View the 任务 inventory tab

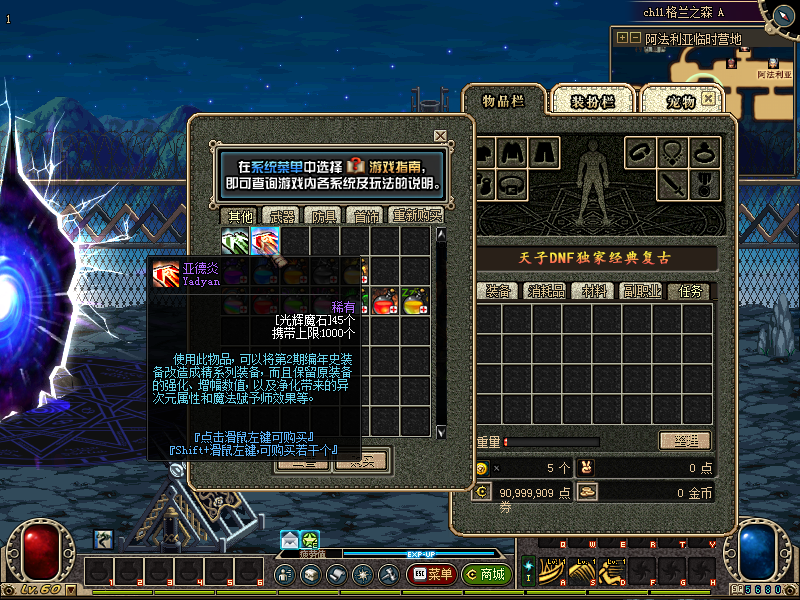coord(692,291)
